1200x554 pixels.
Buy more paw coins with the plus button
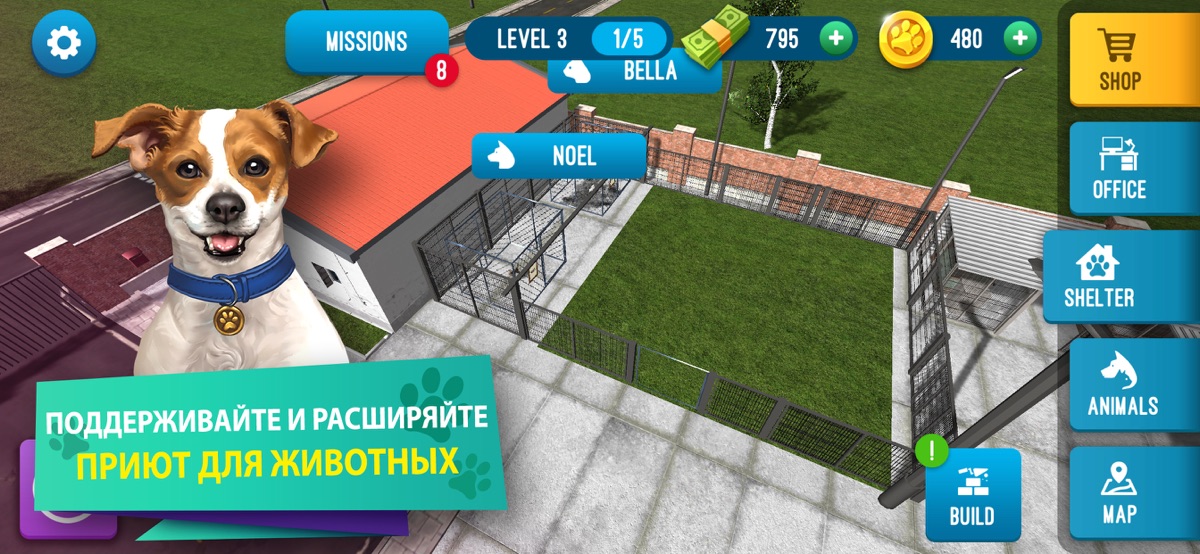1019,39
